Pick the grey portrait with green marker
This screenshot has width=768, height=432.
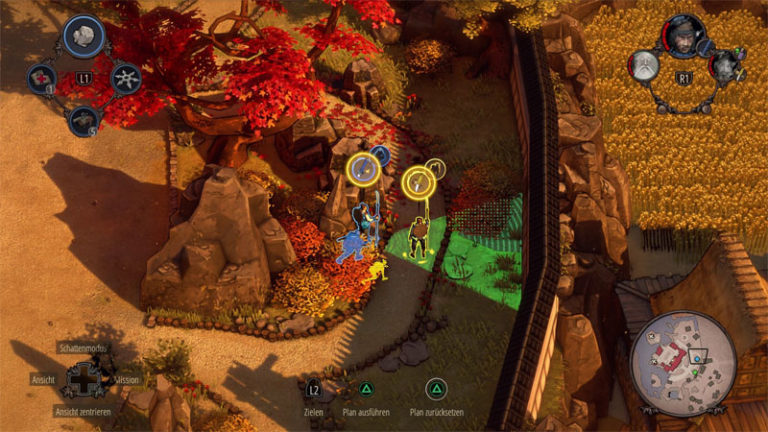[x=725, y=68]
